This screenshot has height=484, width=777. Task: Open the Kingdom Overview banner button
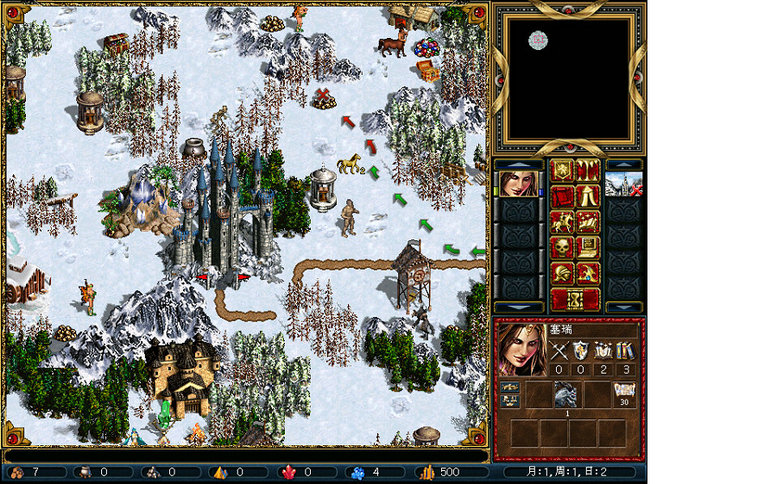point(562,170)
